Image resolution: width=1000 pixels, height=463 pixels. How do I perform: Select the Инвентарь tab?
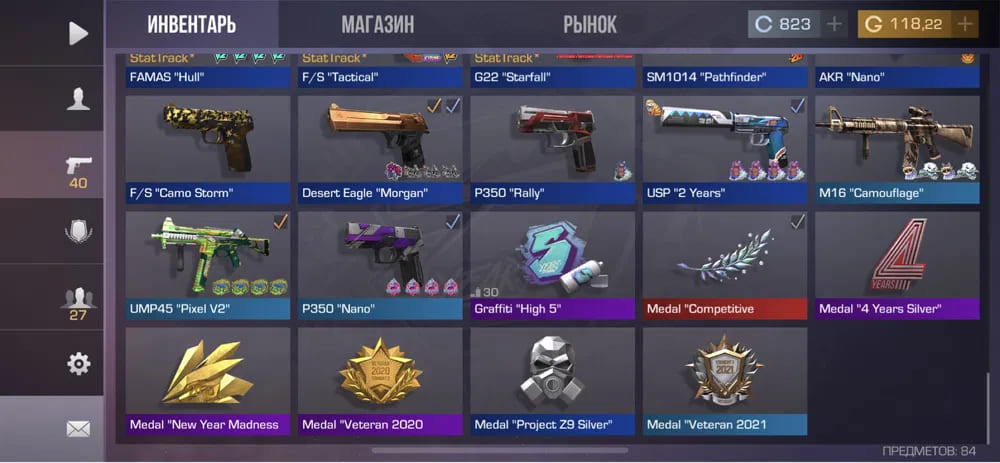(192, 25)
